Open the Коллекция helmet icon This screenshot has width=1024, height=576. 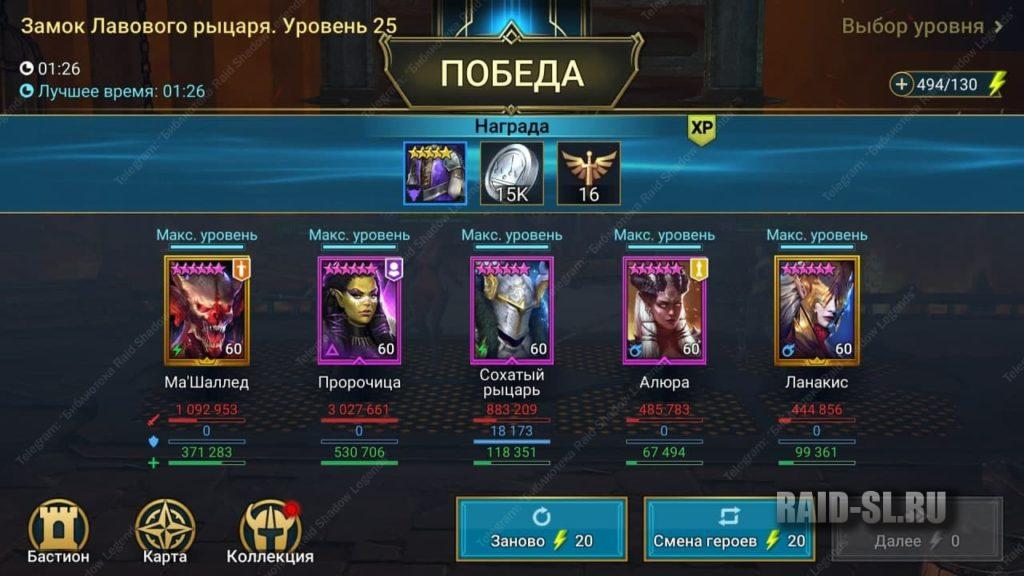pyautogui.click(x=270, y=530)
